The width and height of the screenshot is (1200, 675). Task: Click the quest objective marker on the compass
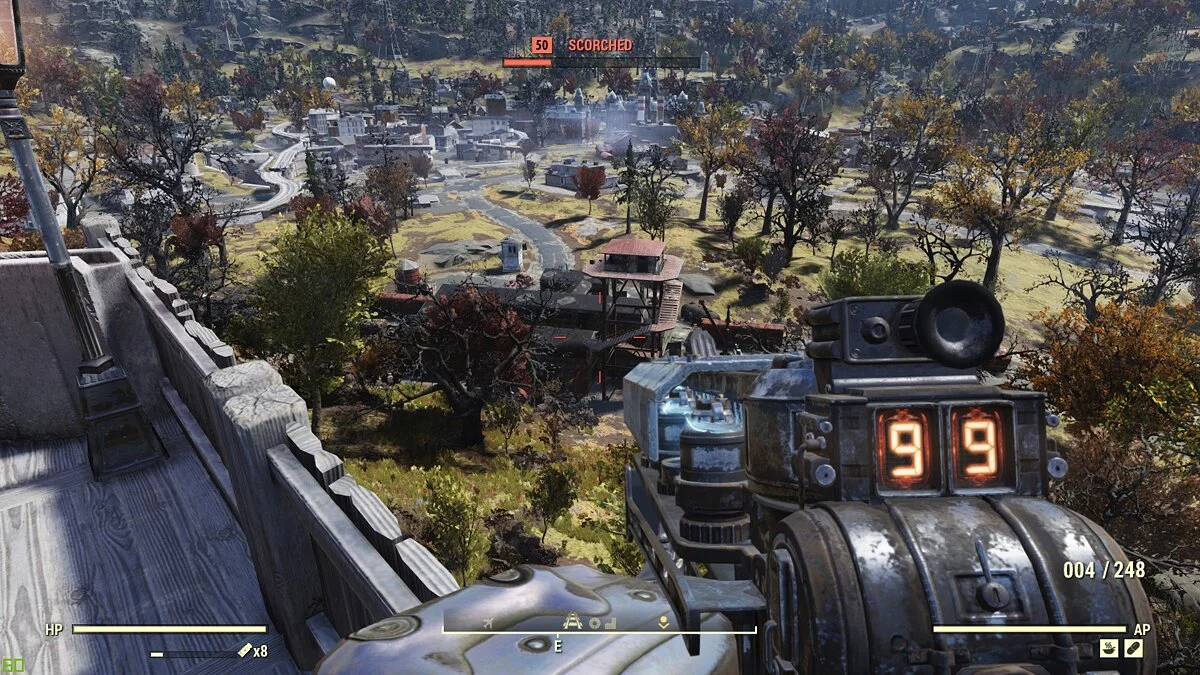[x=662, y=621]
